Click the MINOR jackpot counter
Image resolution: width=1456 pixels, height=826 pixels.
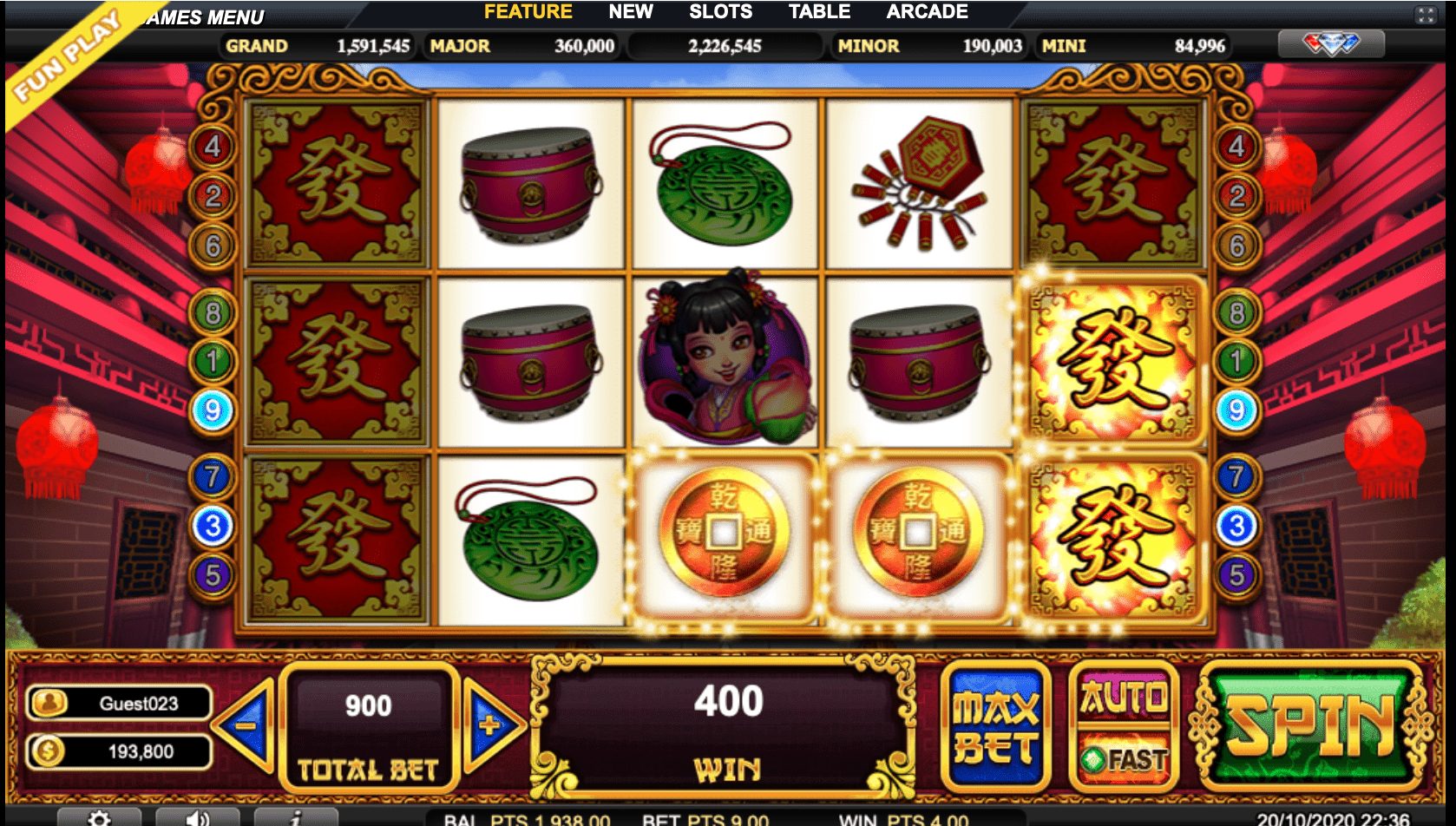coord(930,46)
